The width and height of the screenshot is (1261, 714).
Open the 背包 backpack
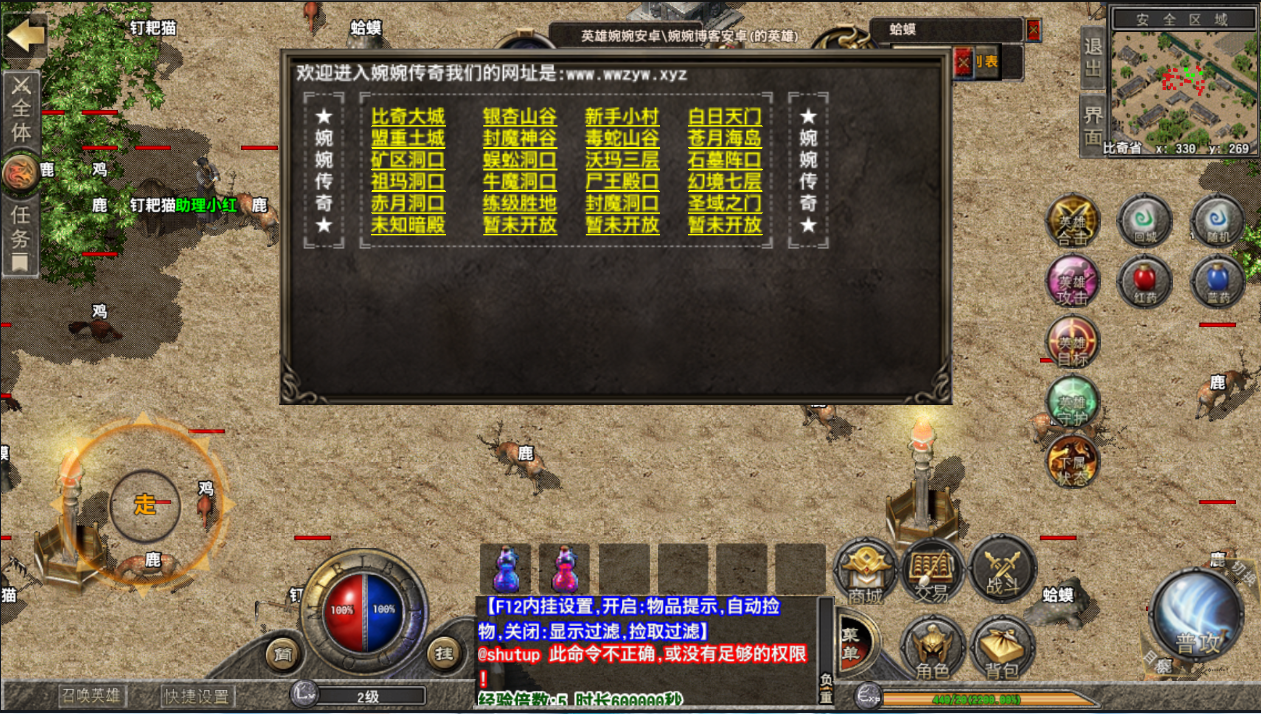click(x=1005, y=648)
